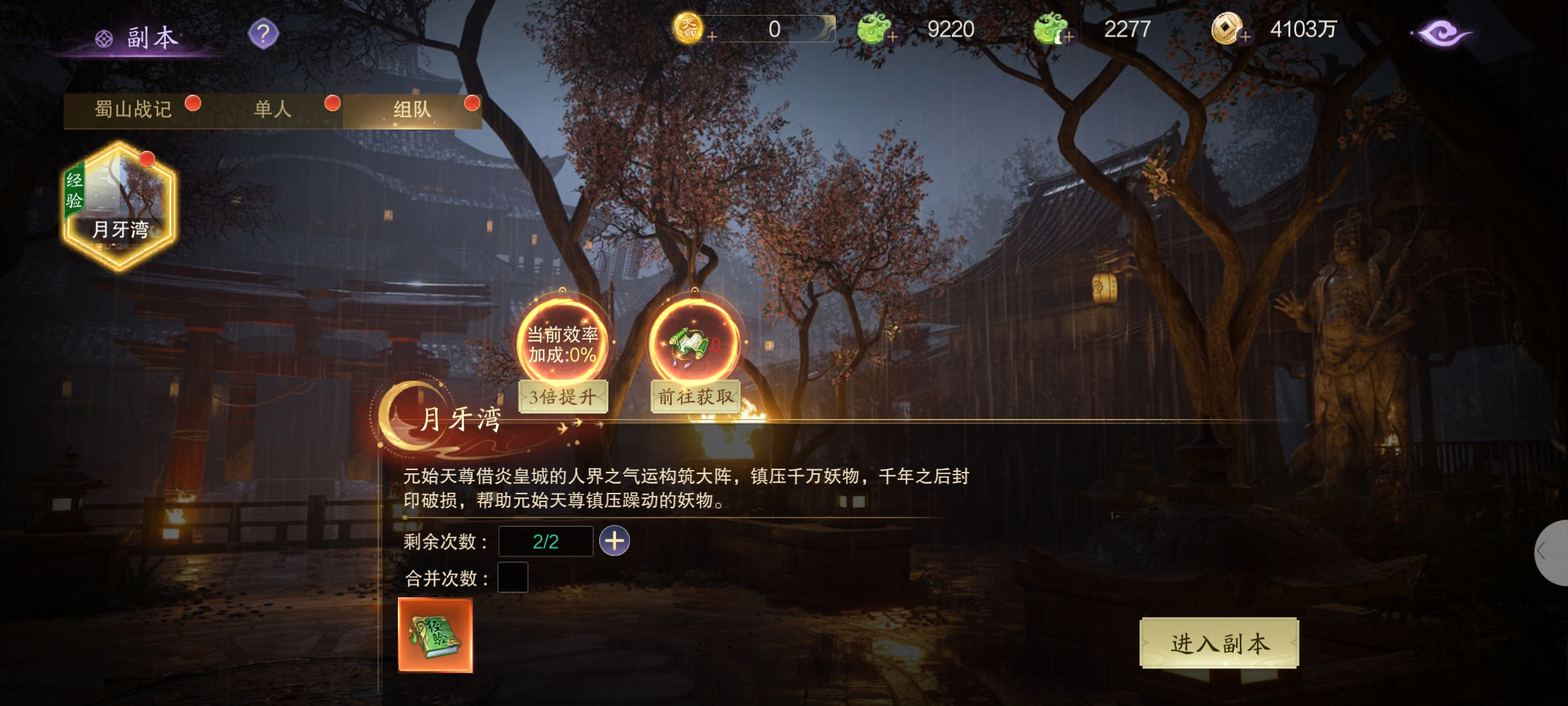Screen dimensions: 1568x706
Task: Add more gold 天命 coin currency
Action: tap(711, 37)
